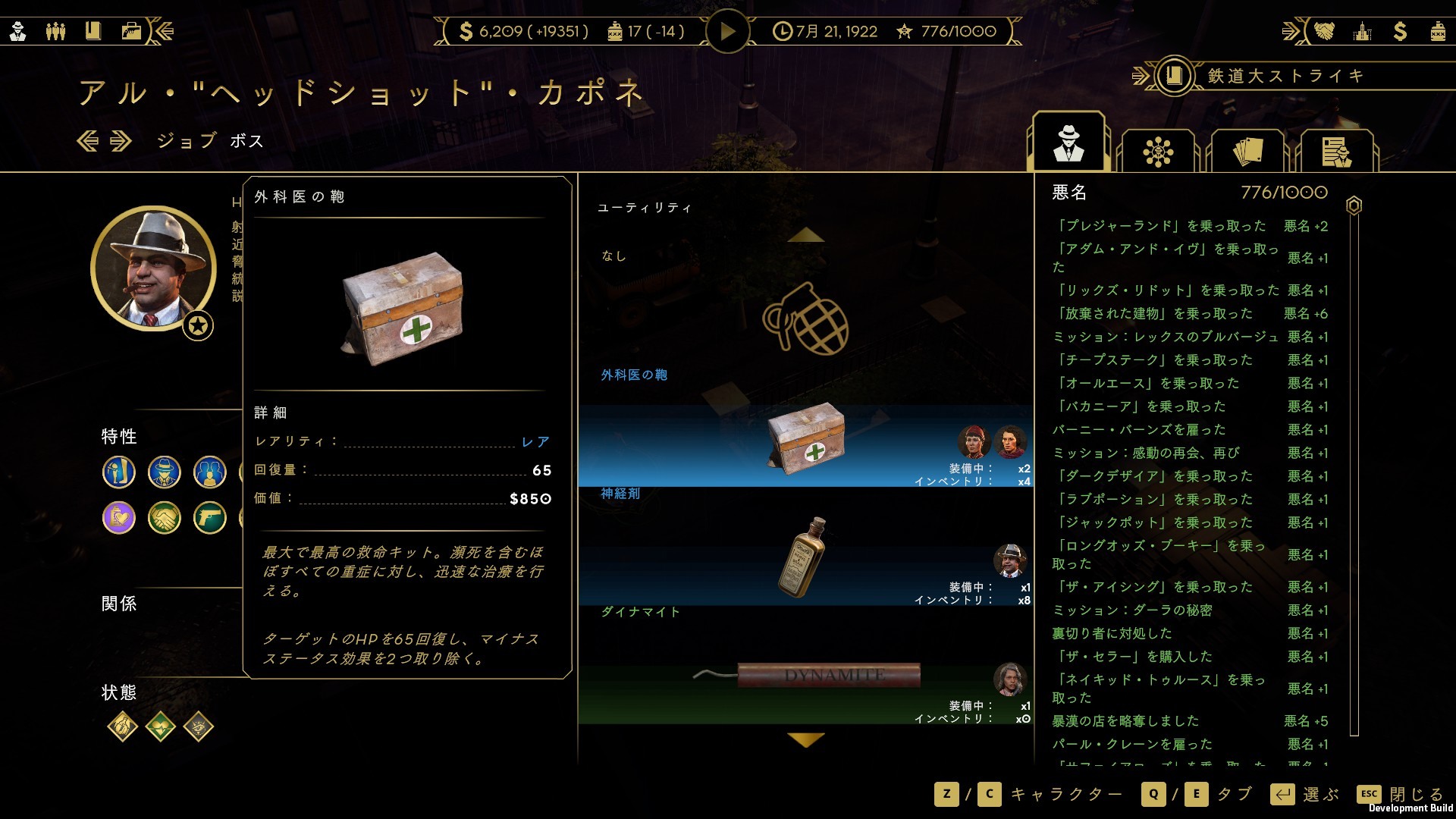Open the cards tab on the right panel
This screenshot has width=1456, height=819.
[x=1247, y=150]
